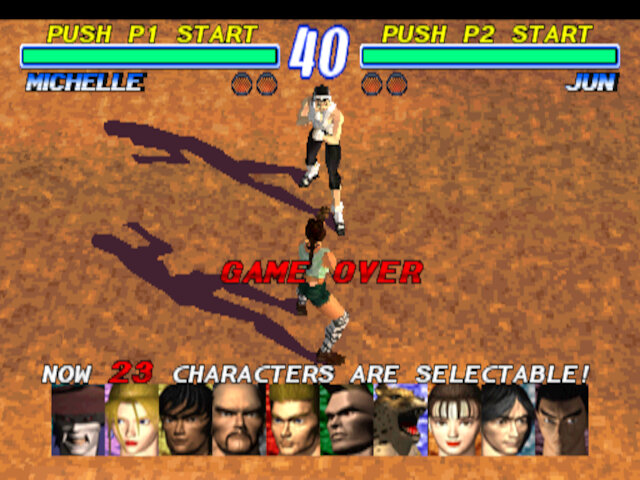Select the woman with white headband portrait
The width and height of the screenshot is (640, 480).
tap(454, 419)
